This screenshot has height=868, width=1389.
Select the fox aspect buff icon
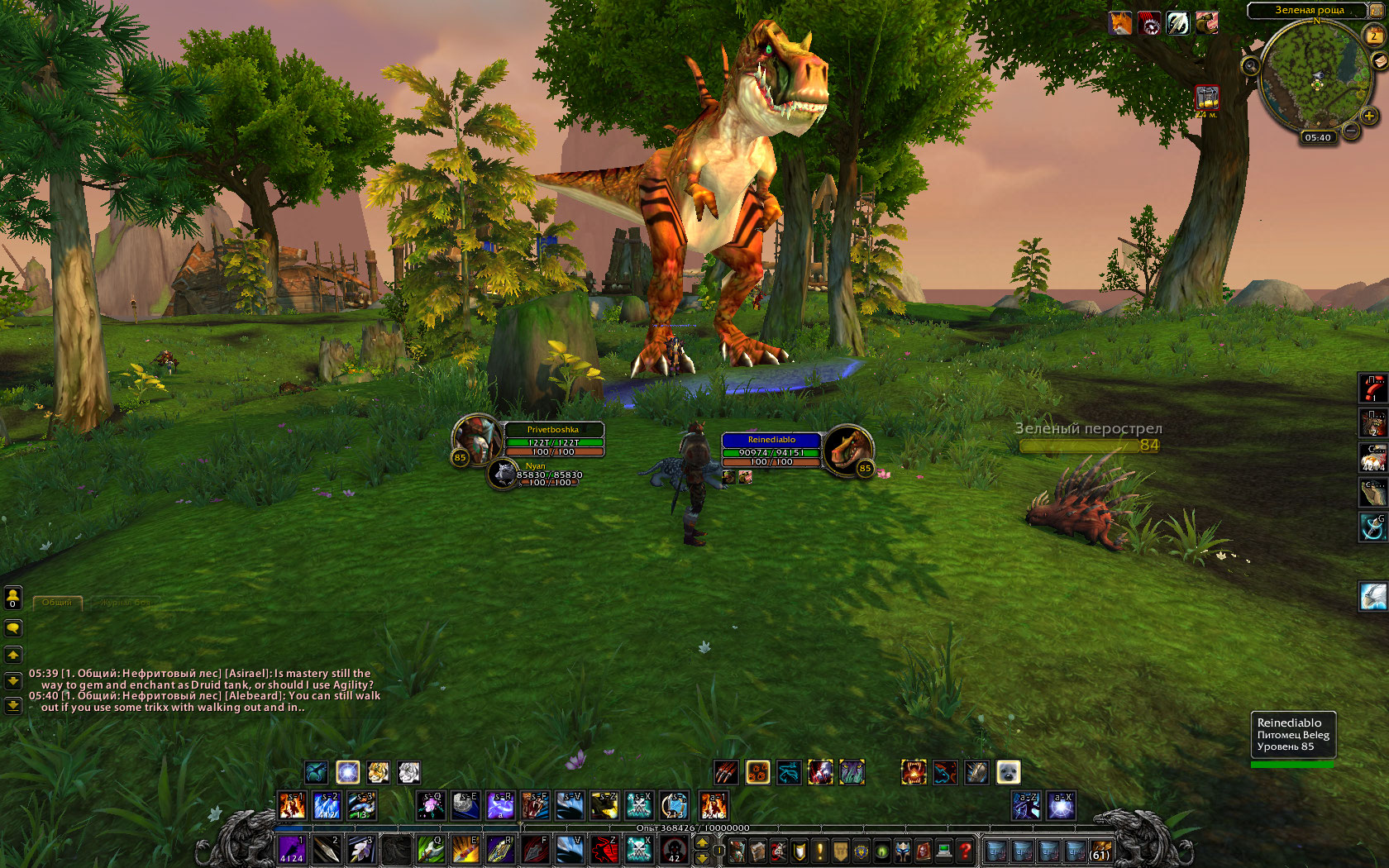(x=1120, y=23)
